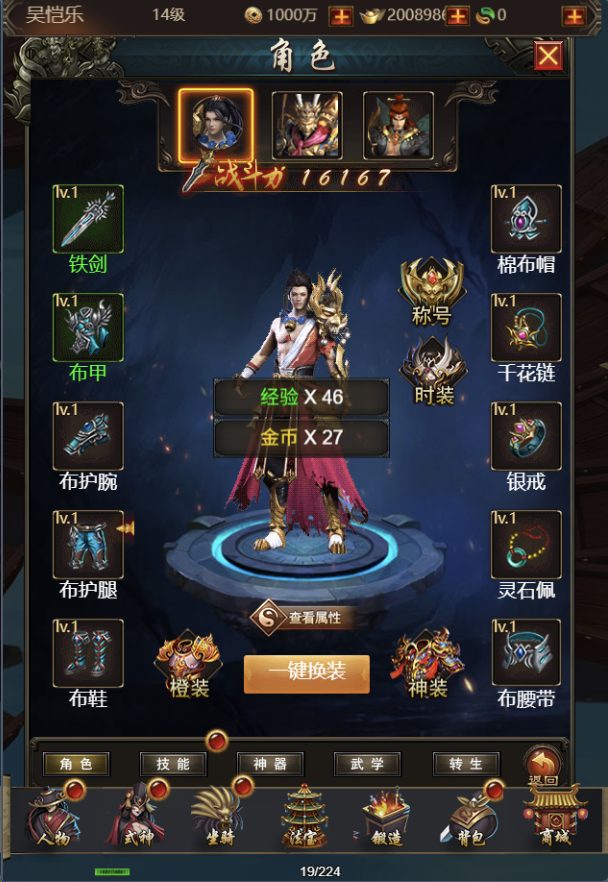Select the 银戒 silver ring slot
Screen dimensions: 608x882
click(526, 436)
